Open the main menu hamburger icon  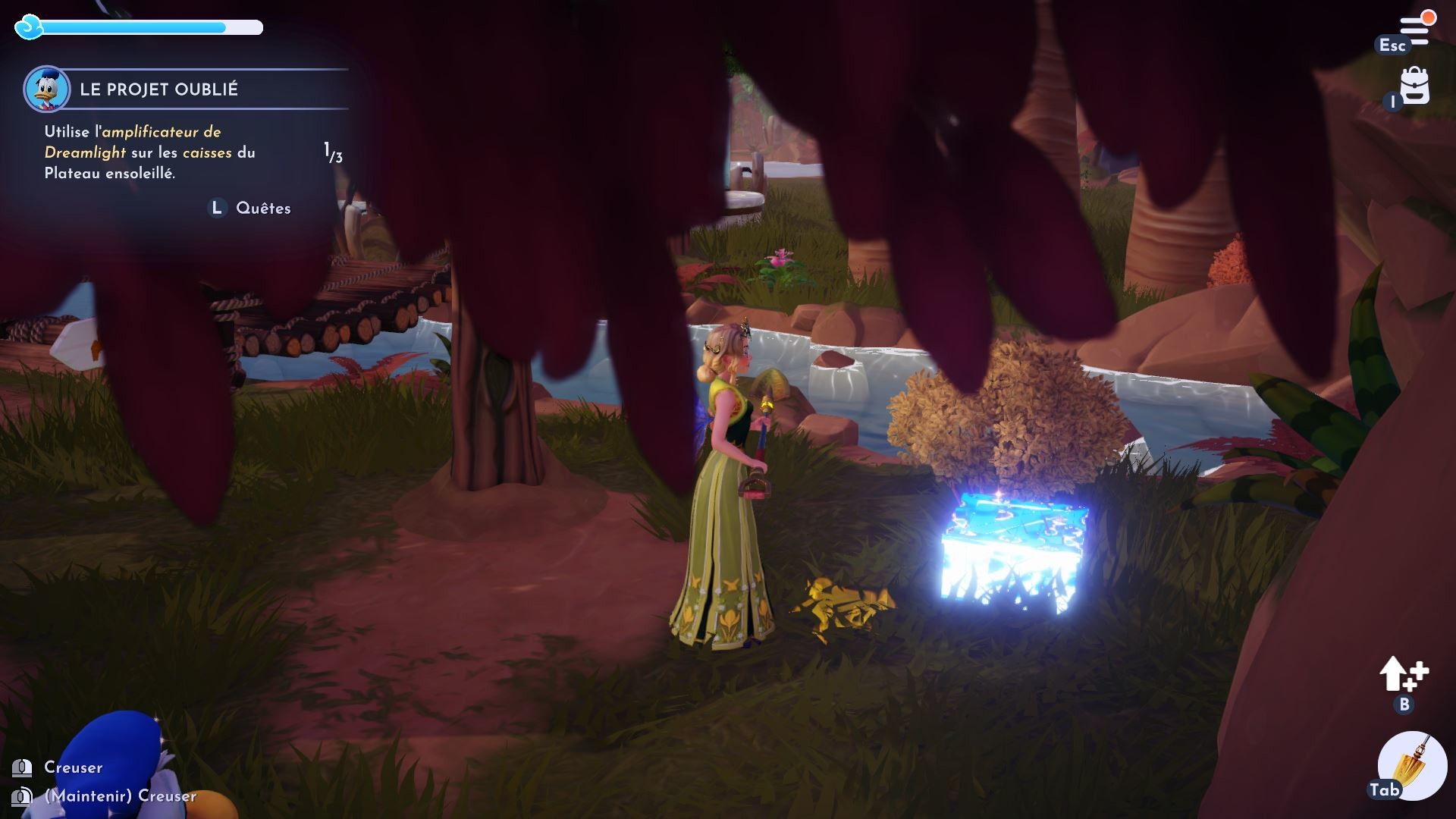[1414, 30]
